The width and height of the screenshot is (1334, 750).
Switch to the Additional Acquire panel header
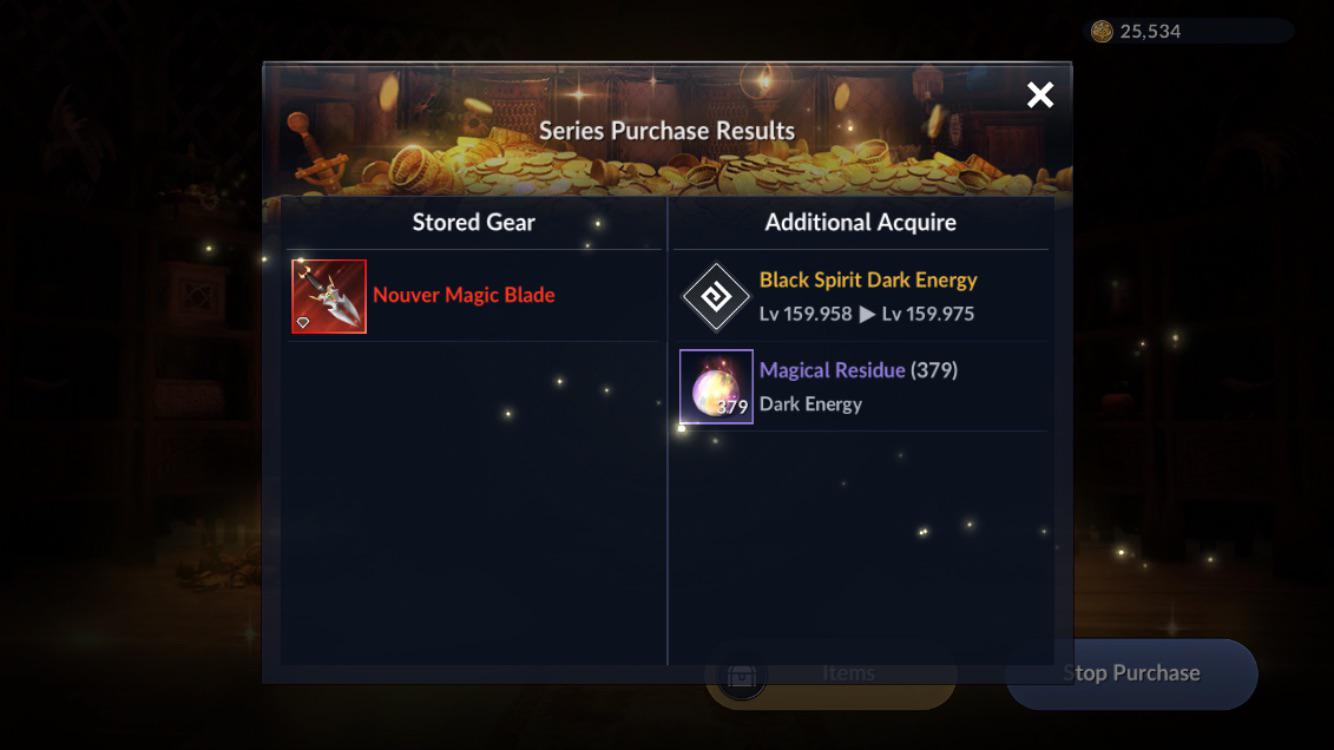point(861,222)
